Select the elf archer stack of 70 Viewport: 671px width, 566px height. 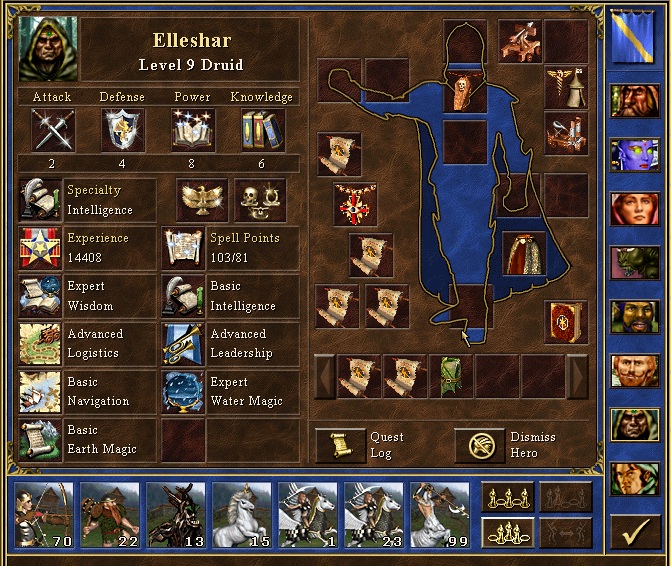pos(43,514)
